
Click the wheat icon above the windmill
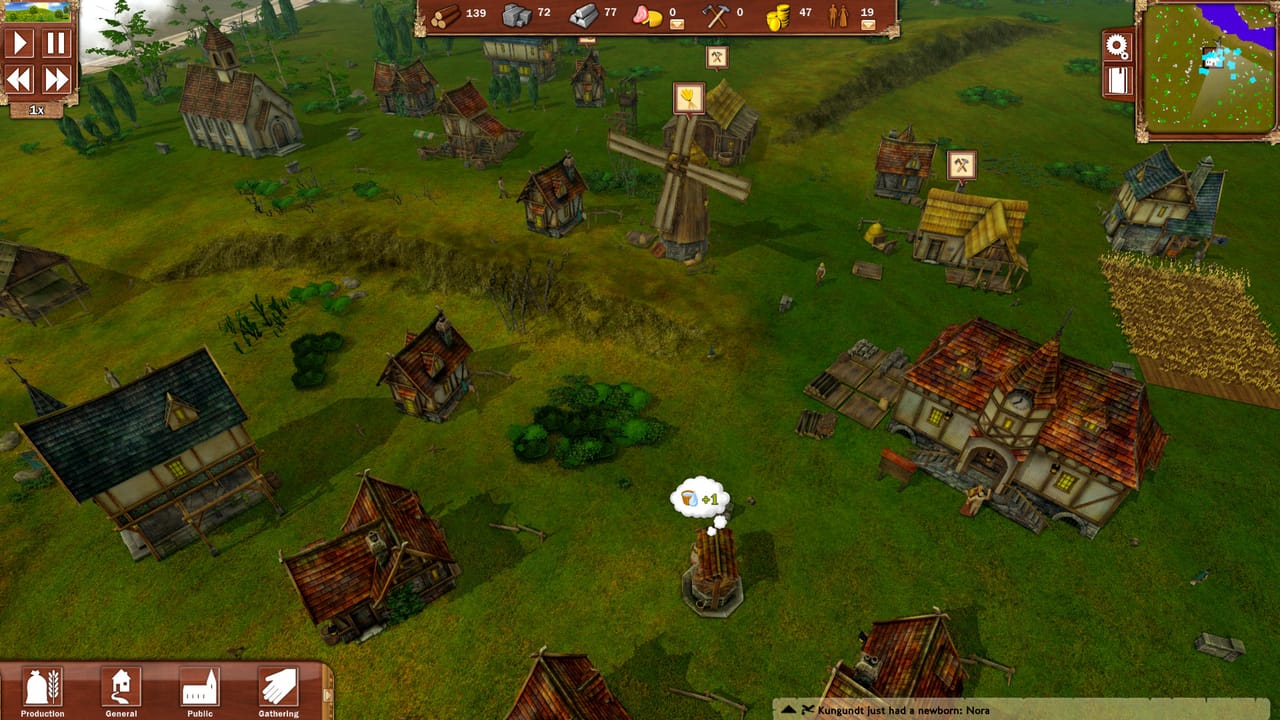pos(688,97)
